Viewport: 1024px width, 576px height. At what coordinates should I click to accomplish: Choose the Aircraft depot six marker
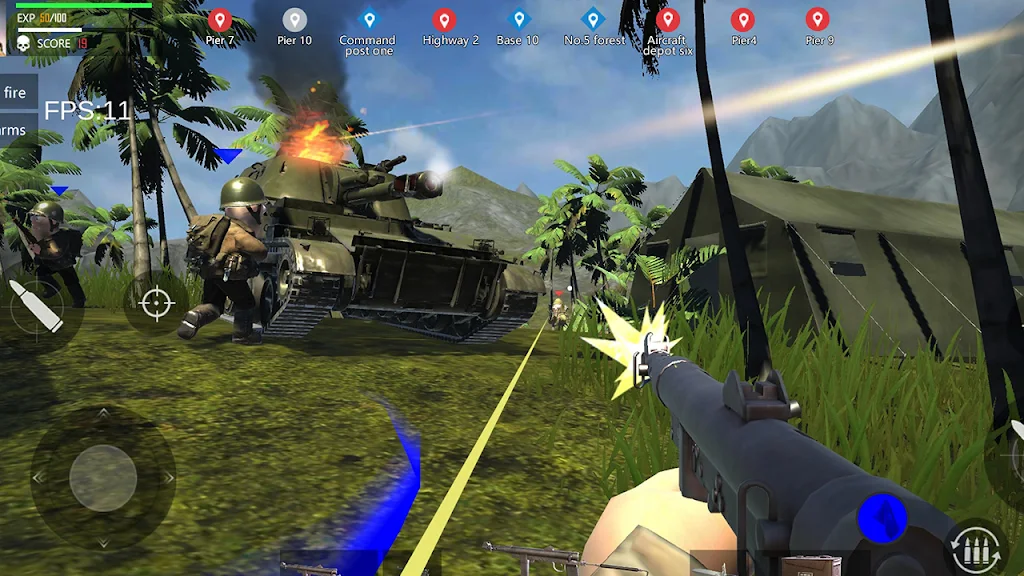(x=667, y=20)
